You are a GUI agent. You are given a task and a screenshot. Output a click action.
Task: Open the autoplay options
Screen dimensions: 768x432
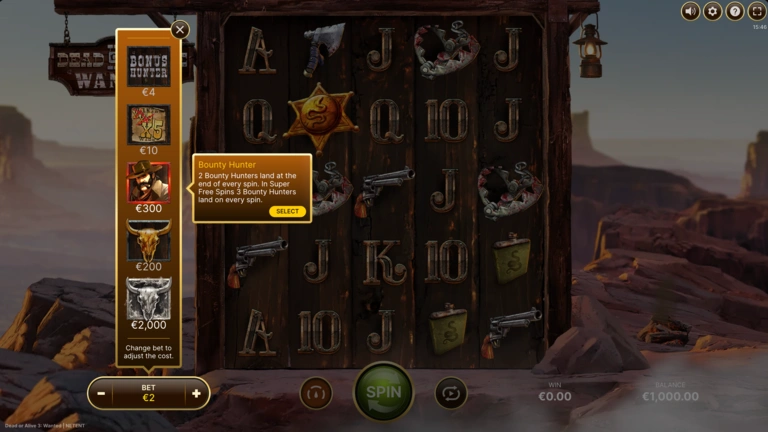(451, 393)
